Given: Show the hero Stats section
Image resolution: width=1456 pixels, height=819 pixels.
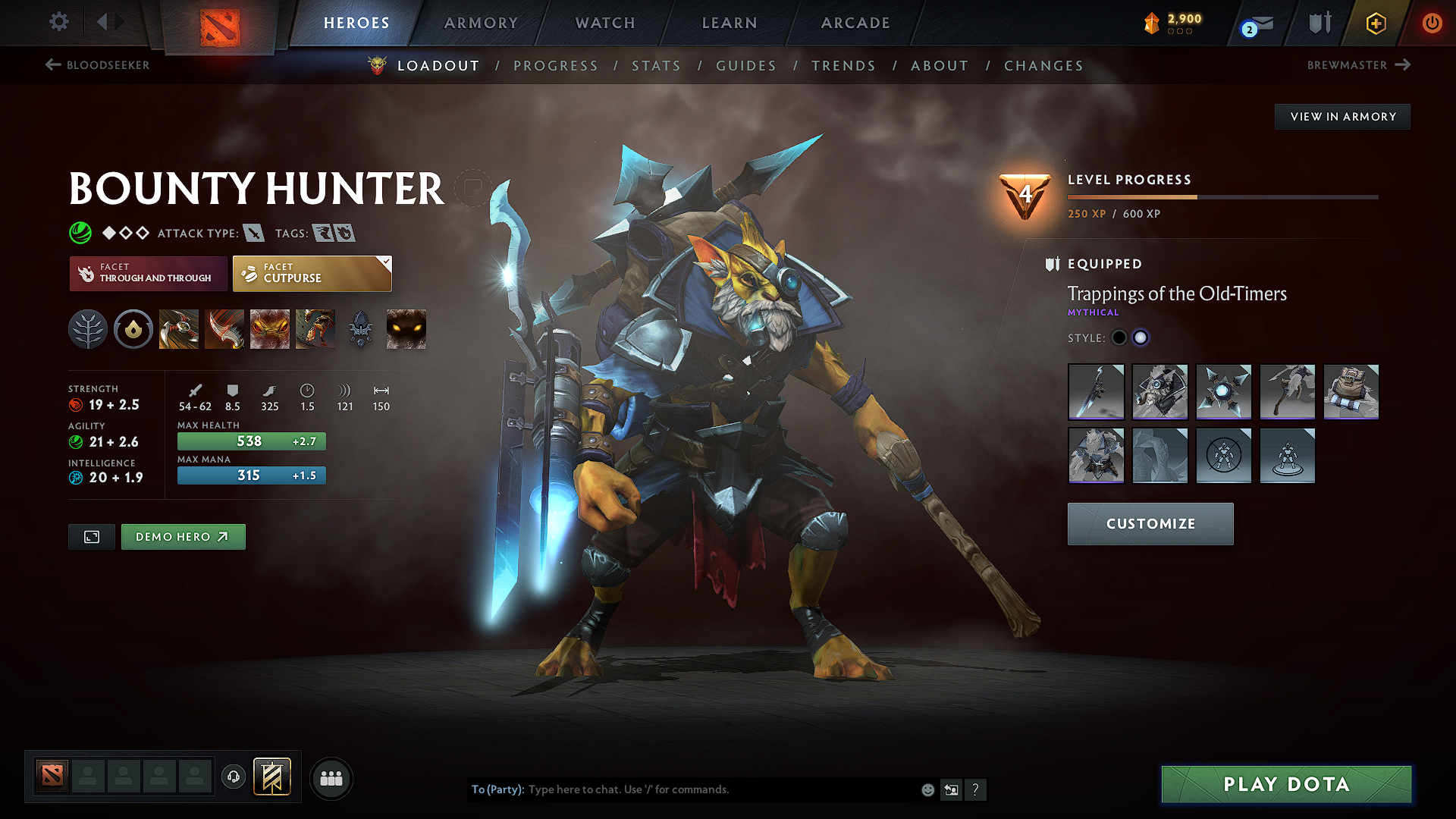Looking at the screenshot, I should point(656,66).
